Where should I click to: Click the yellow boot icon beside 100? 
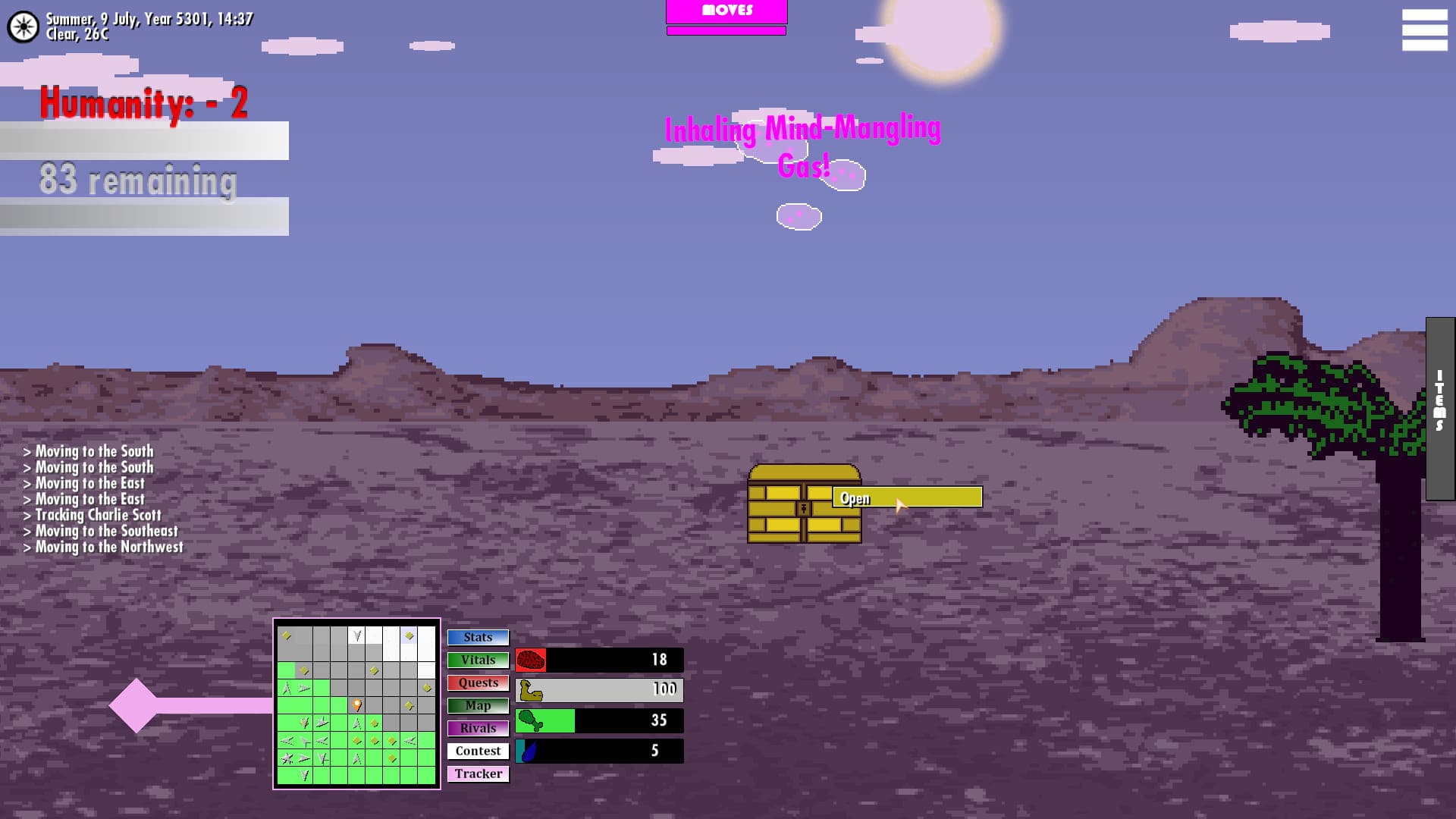point(530,690)
